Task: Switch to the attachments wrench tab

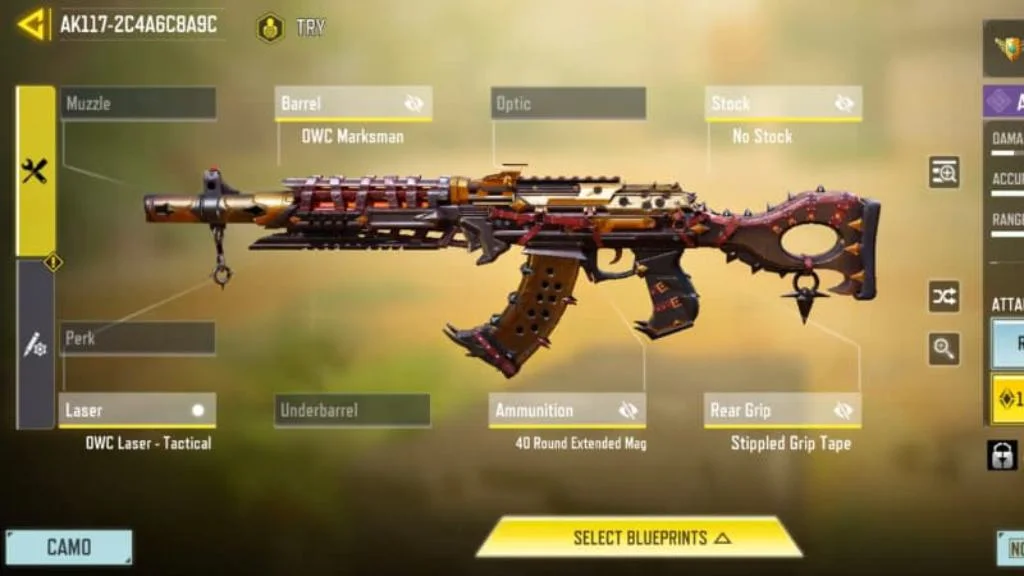Action: tap(35, 171)
